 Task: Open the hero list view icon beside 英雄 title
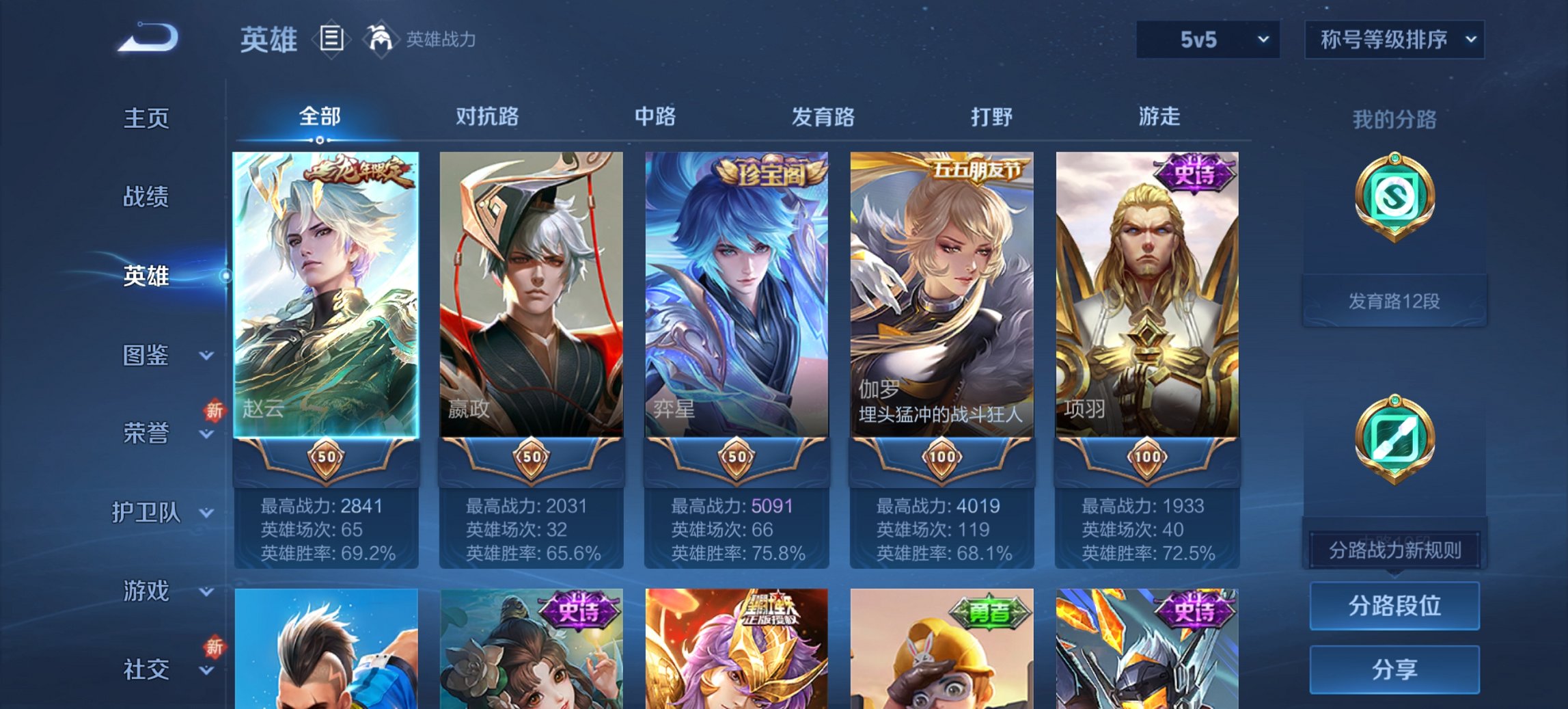click(333, 40)
